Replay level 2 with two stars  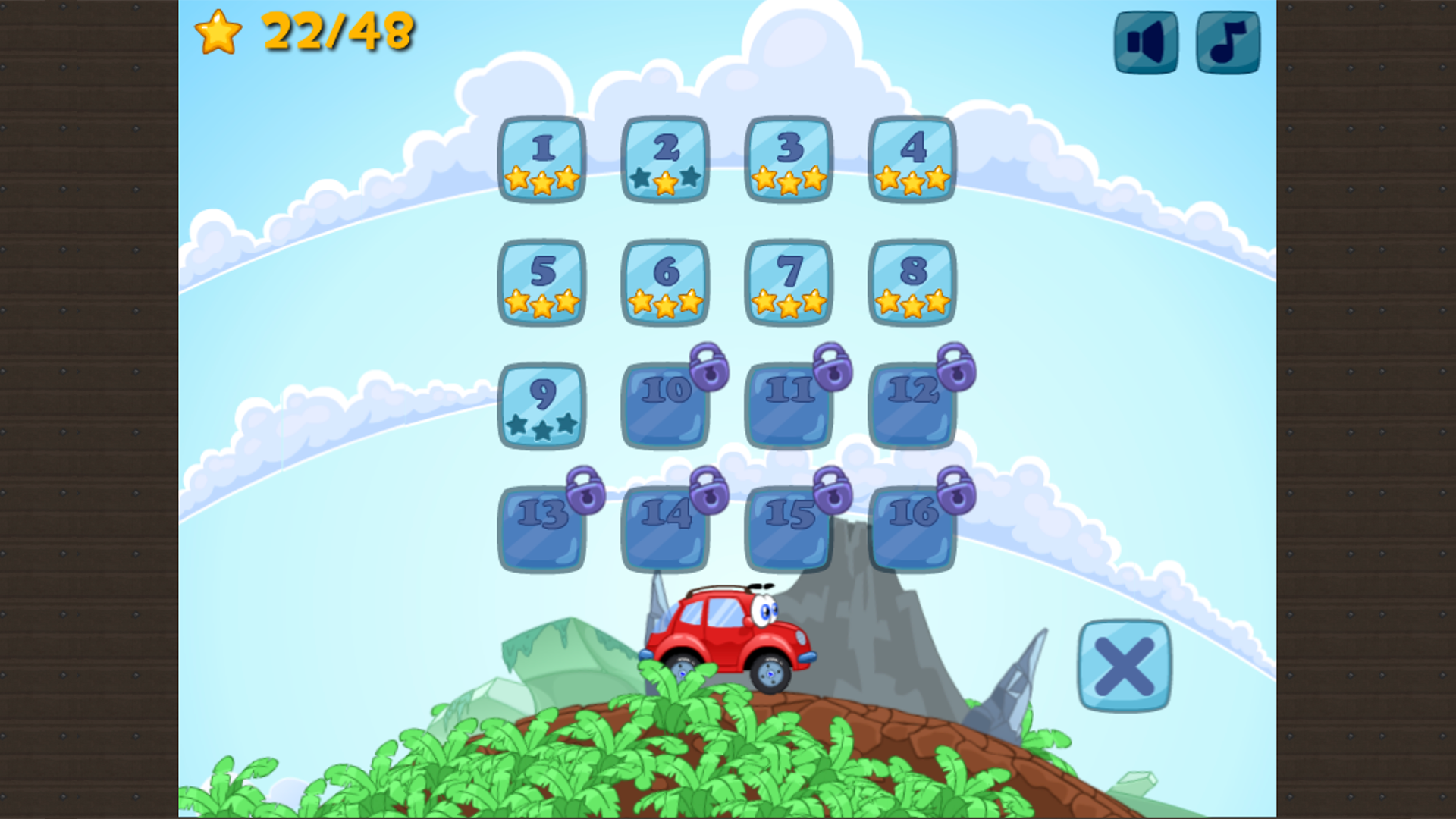pos(665,158)
